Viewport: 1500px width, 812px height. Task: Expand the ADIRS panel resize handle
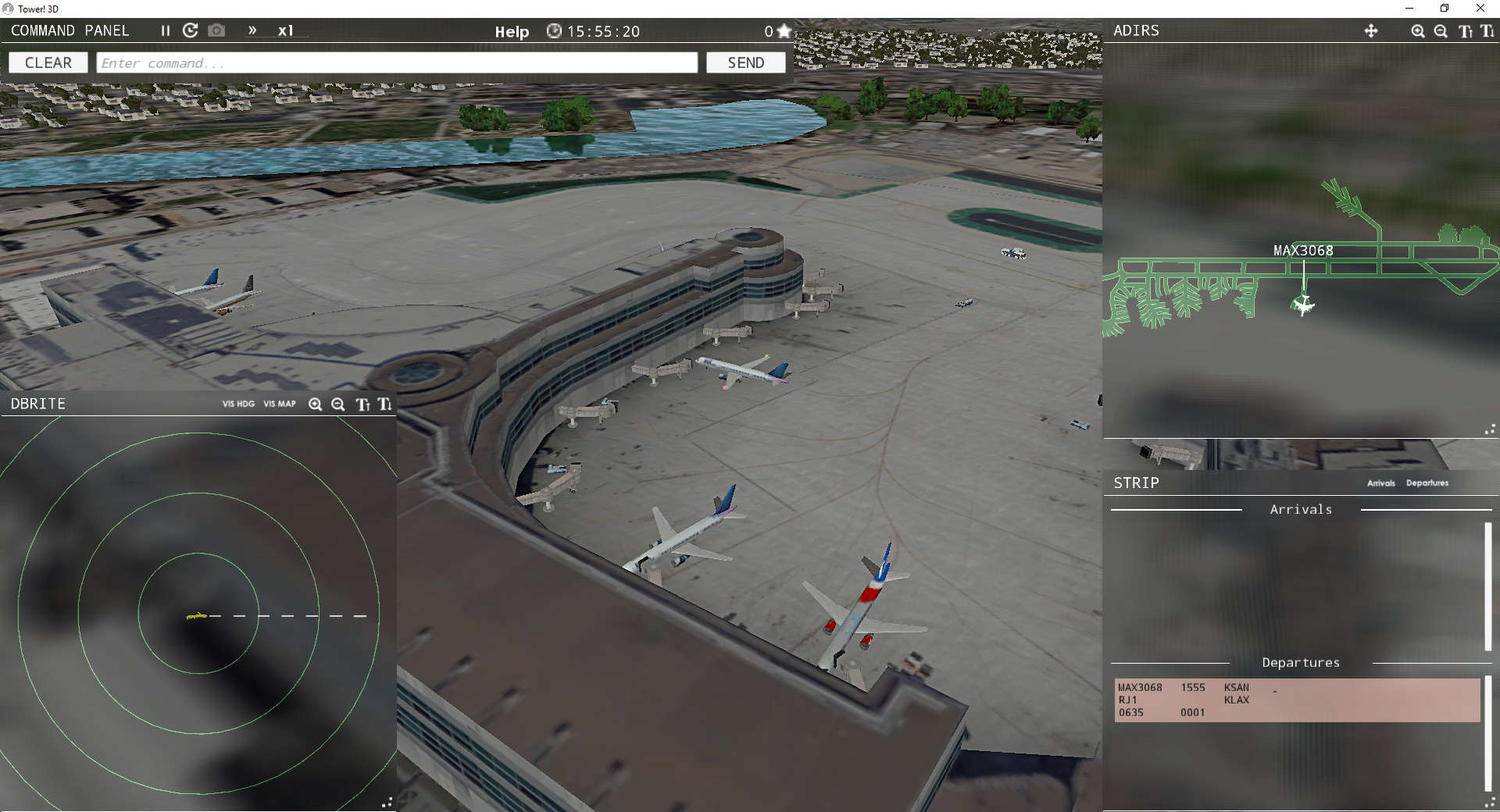click(x=1491, y=429)
